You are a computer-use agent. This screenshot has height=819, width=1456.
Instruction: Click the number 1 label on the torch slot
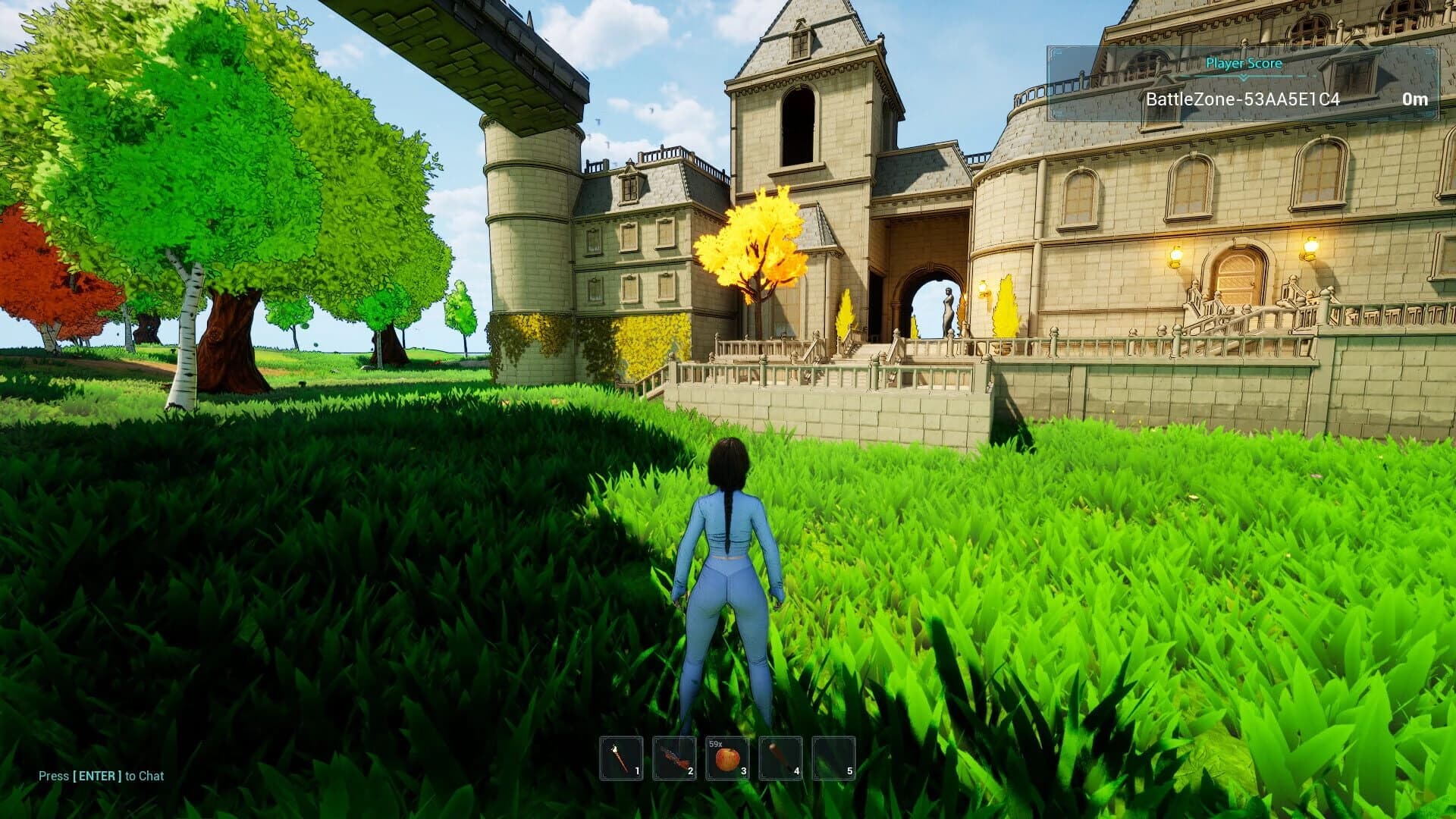click(637, 770)
